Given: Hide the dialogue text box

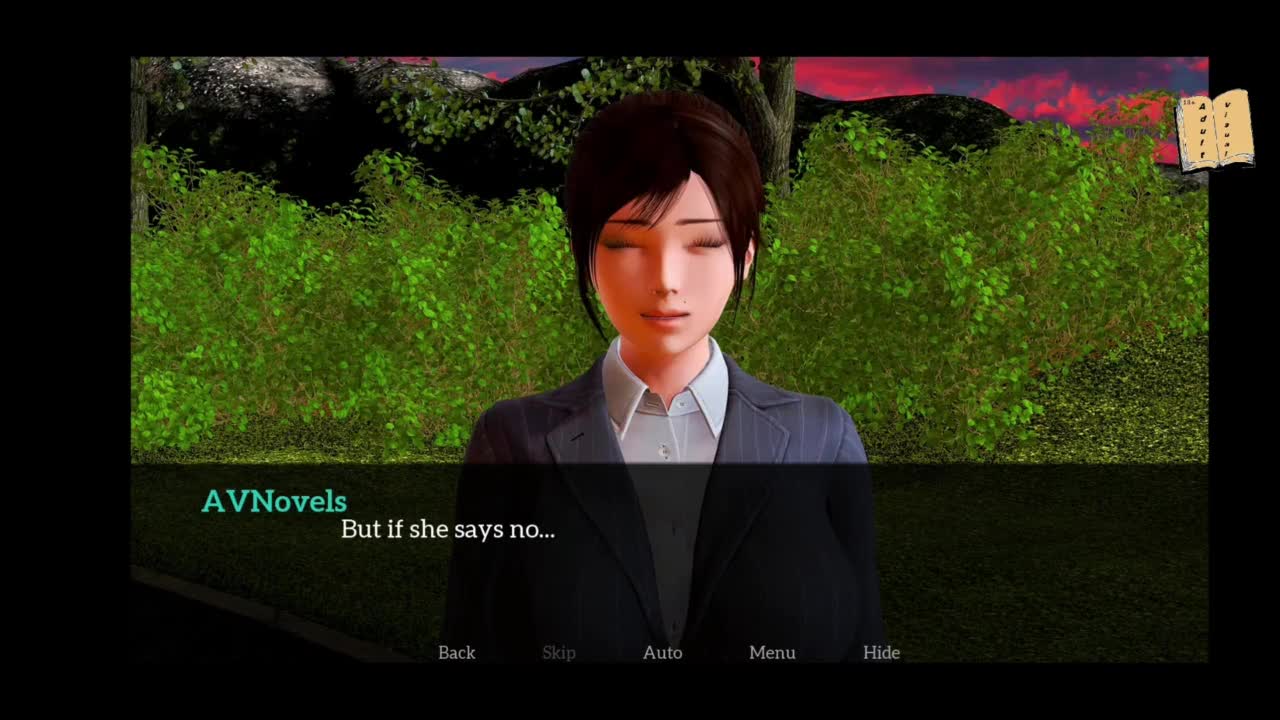Looking at the screenshot, I should click(x=881, y=652).
